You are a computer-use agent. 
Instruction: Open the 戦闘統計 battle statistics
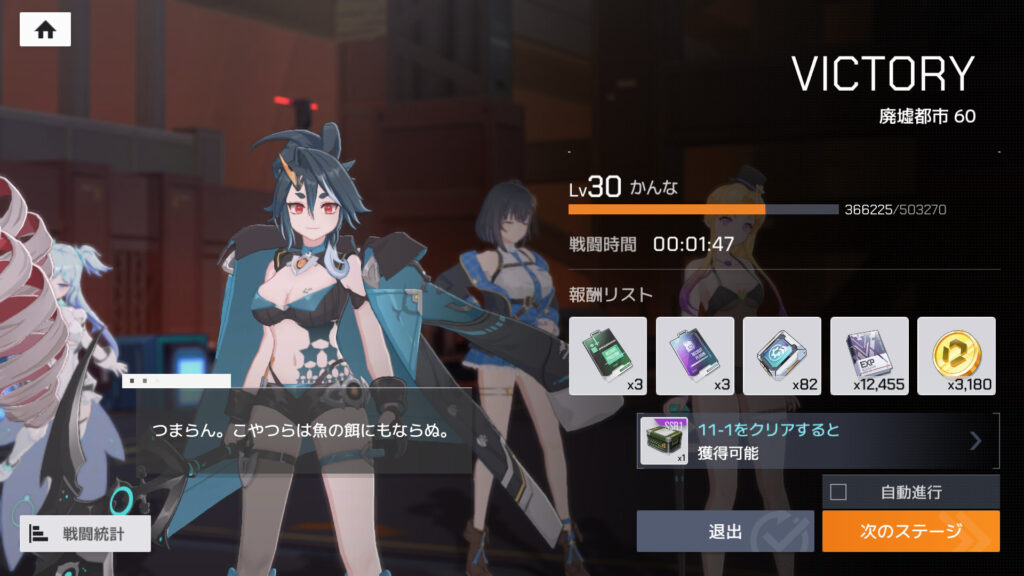(x=85, y=533)
